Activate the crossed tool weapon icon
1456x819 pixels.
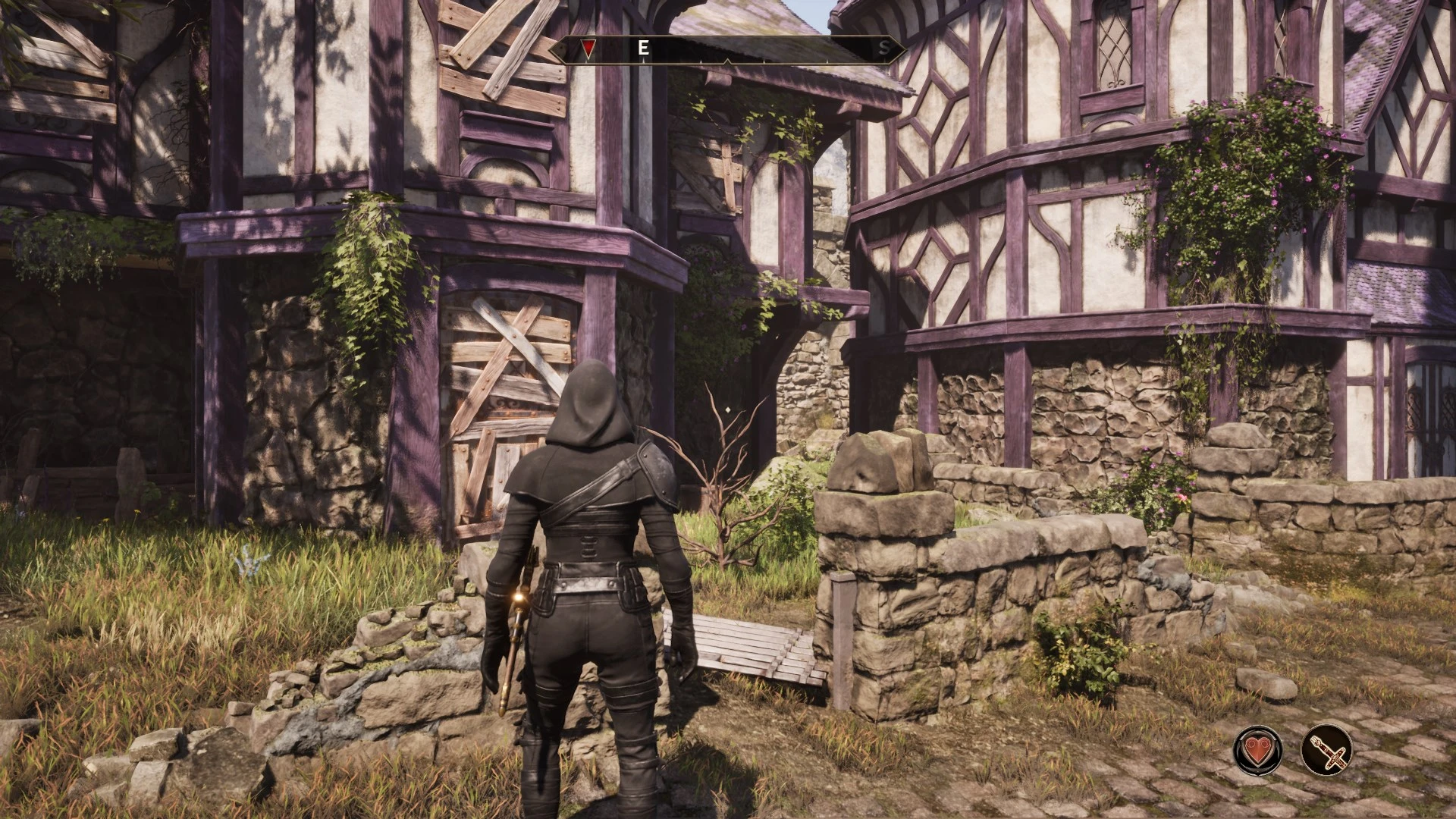tap(1326, 750)
